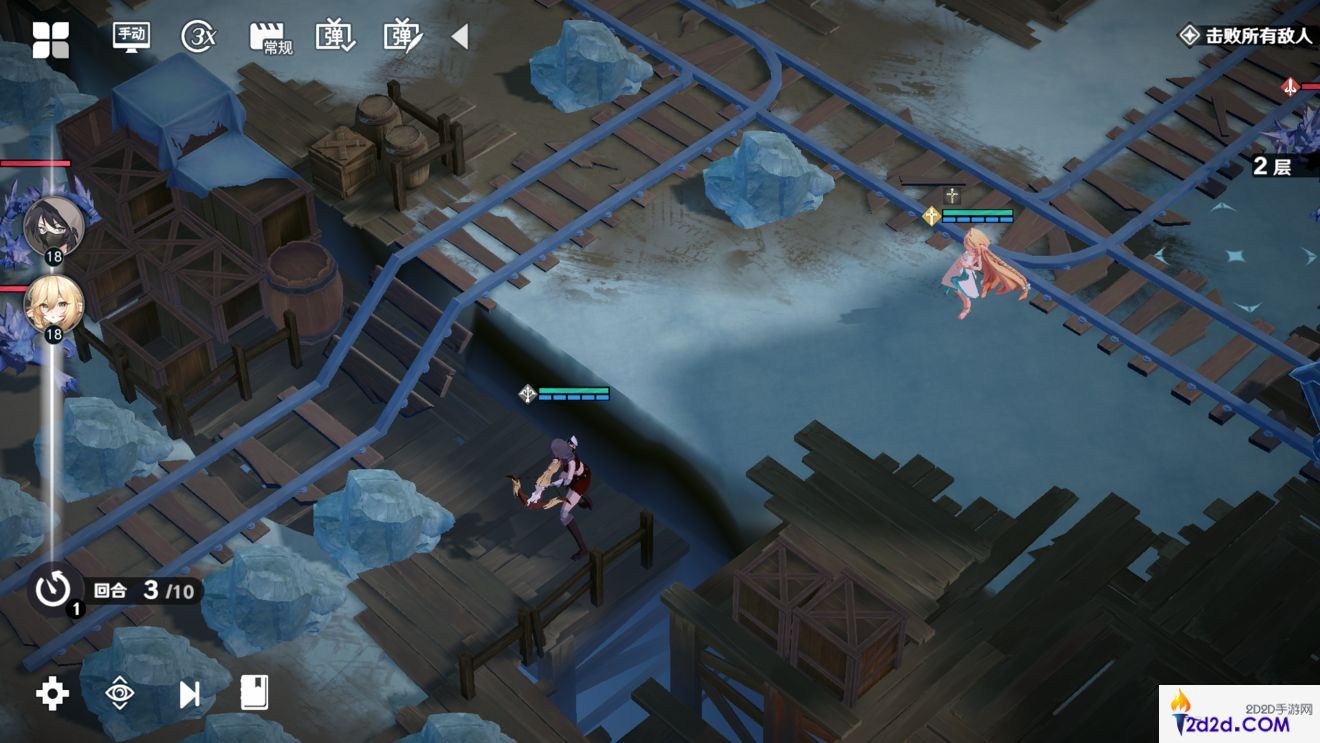Use the turn rewind clock button
This screenshot has width=1320, height=743.
pos(53,589)
